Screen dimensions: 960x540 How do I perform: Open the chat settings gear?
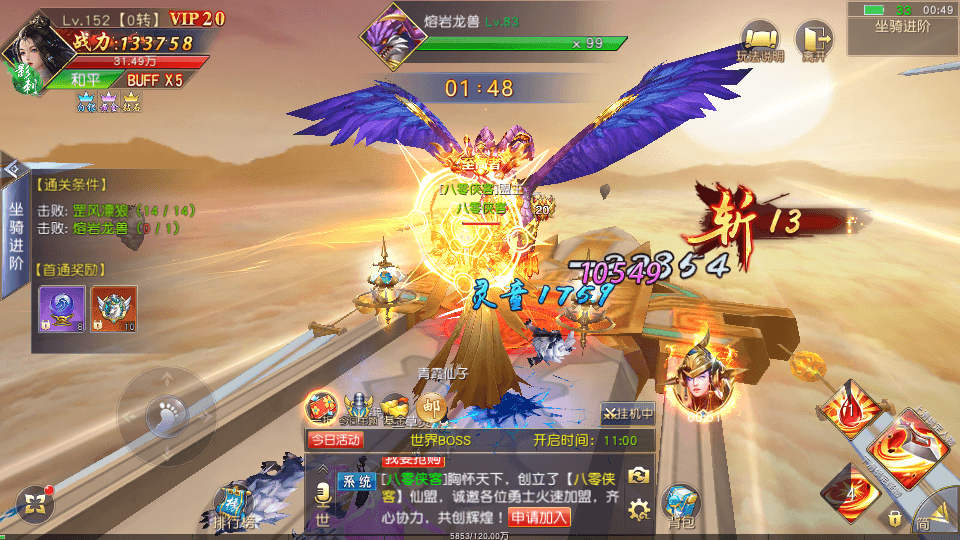pos(639,511)
